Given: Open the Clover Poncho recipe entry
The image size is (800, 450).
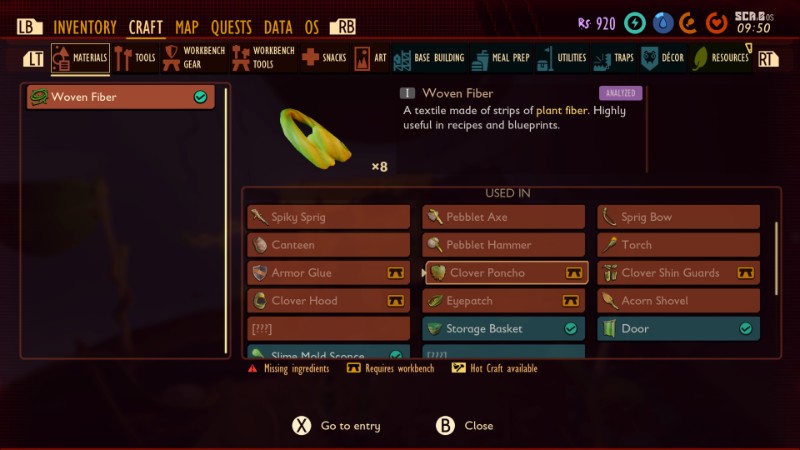Looking at the screenshot, I should (504, 273).
